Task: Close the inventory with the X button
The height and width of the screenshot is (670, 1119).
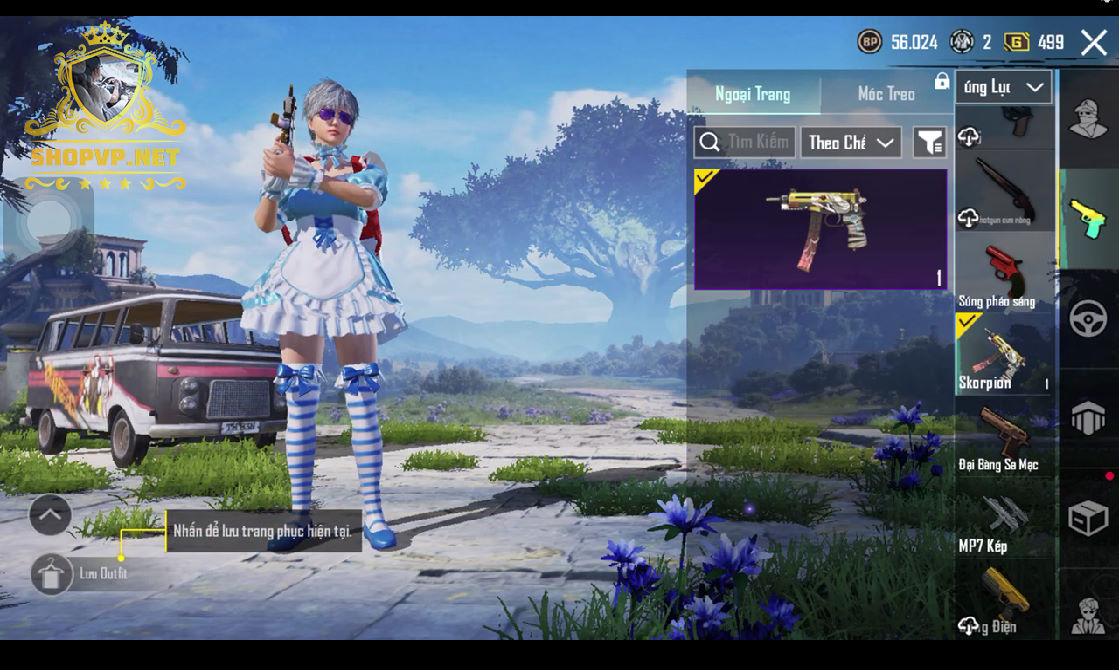Action: pos(1093,42)
